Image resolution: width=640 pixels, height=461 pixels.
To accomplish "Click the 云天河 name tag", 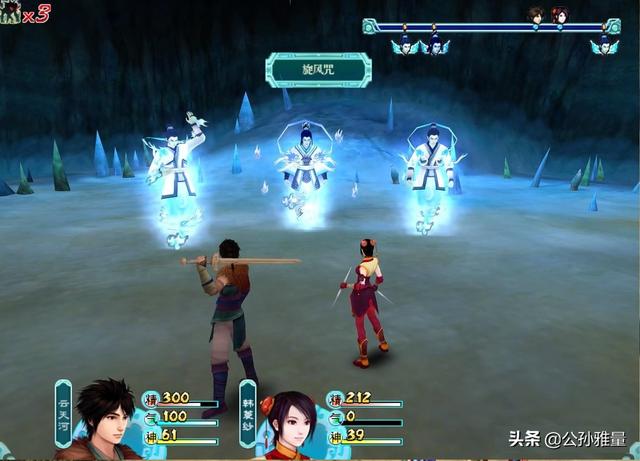I will [63, 410].
